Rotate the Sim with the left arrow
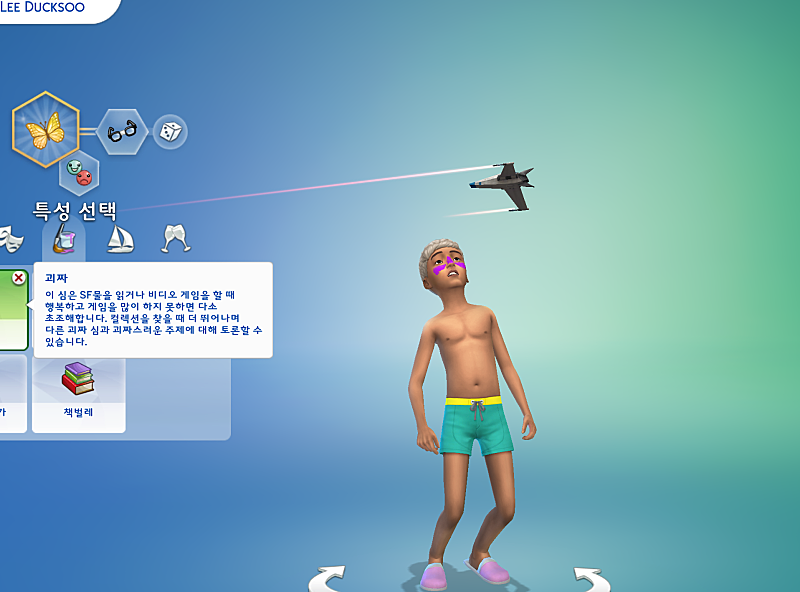The image size is (800, 592). [326, 578]
